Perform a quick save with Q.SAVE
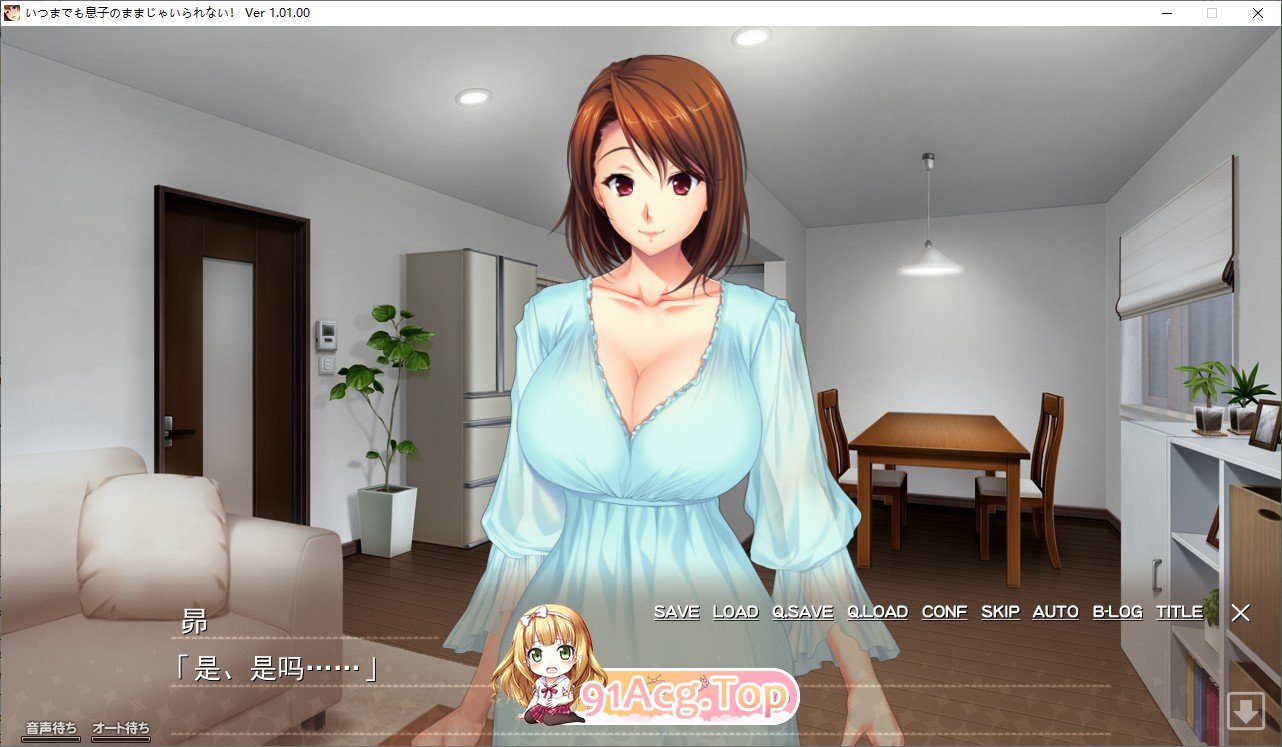 (802, 612)
